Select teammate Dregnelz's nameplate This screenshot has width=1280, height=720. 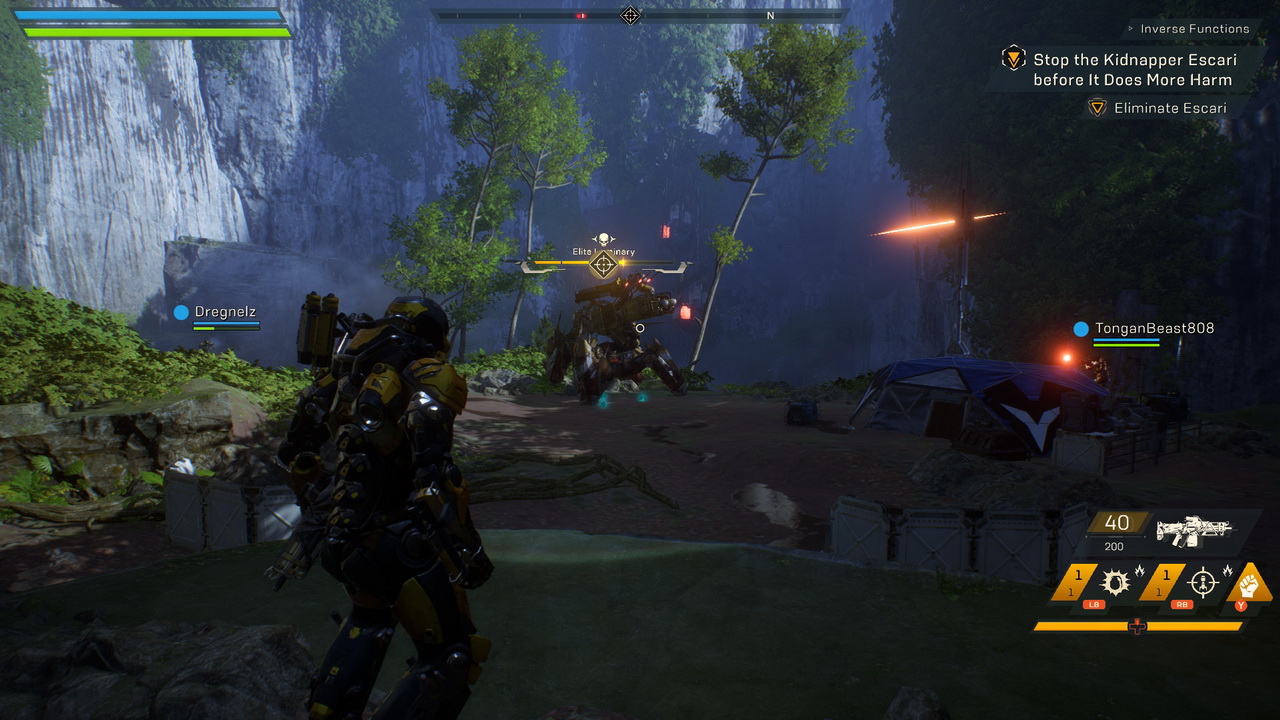pyautogui.click(x=225, y=312)
